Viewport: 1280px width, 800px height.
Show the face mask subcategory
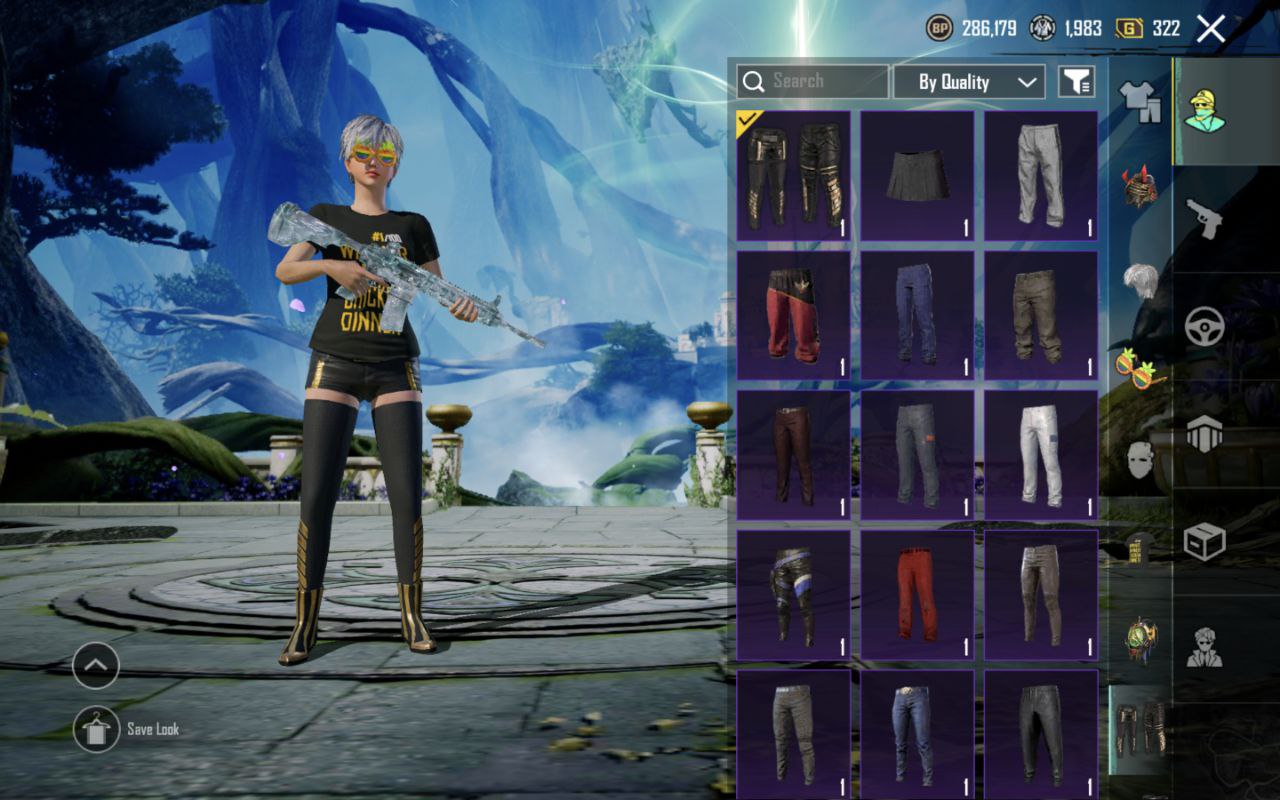click(x=1140, y=459)
